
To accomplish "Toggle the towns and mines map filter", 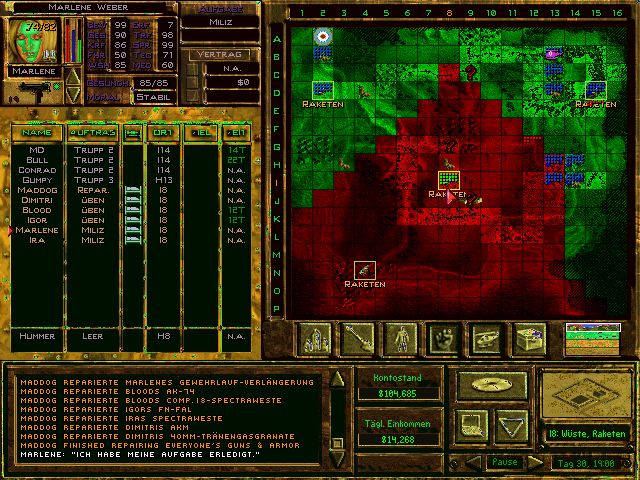I will pos(316,339).
